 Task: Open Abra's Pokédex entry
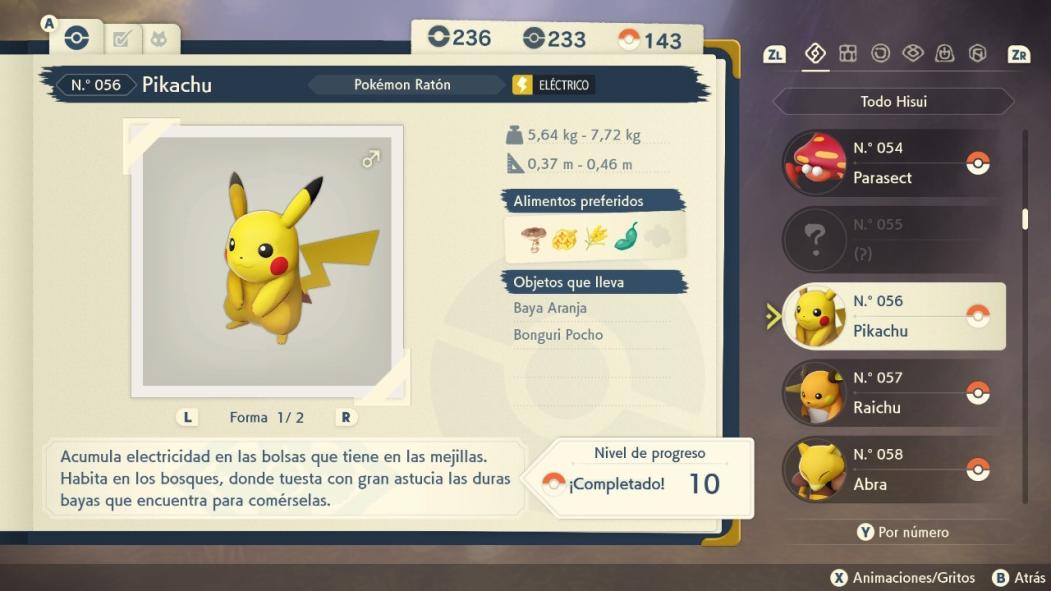pyautogui.click(x=893, y=469)
